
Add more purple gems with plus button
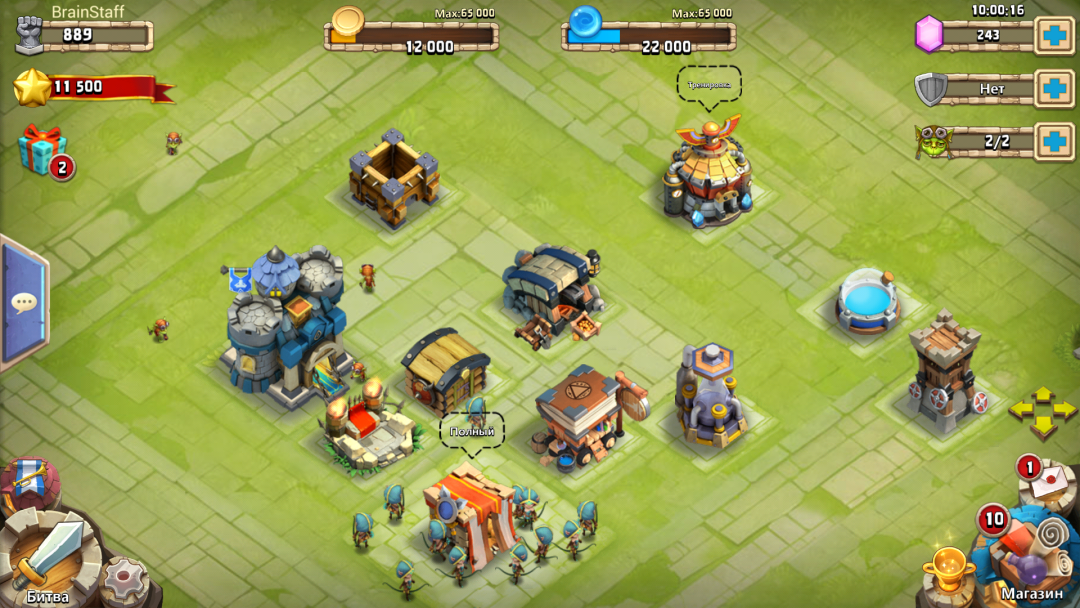(x=1054, y=35)
